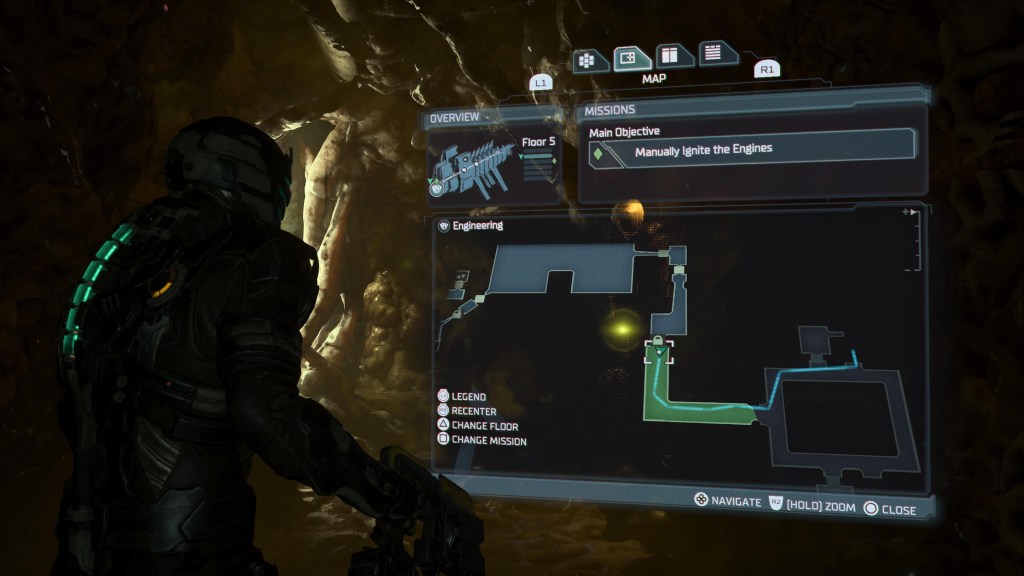Click the large gray room at top of map
Screen dimensions: 1024x576
point(560,268)
